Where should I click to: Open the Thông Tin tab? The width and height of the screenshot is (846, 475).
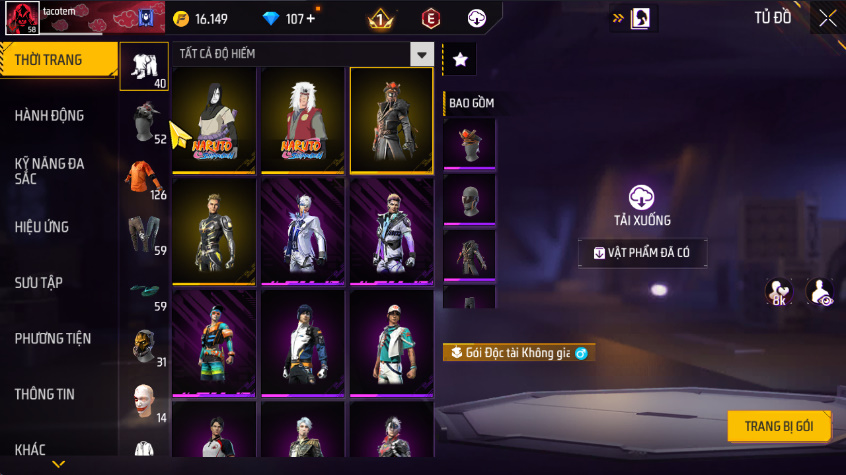point(44,394)
